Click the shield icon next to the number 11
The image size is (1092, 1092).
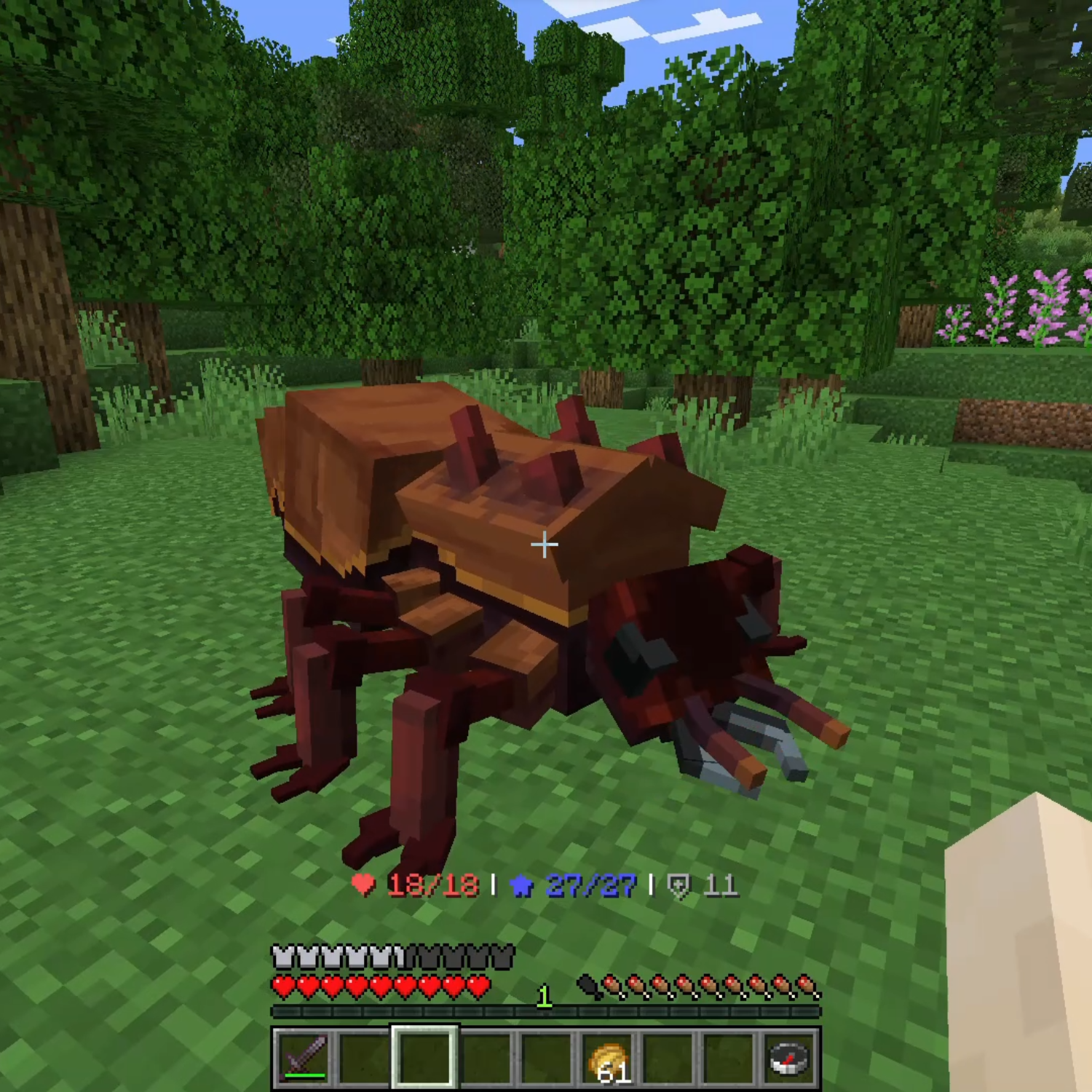point(678,887)
